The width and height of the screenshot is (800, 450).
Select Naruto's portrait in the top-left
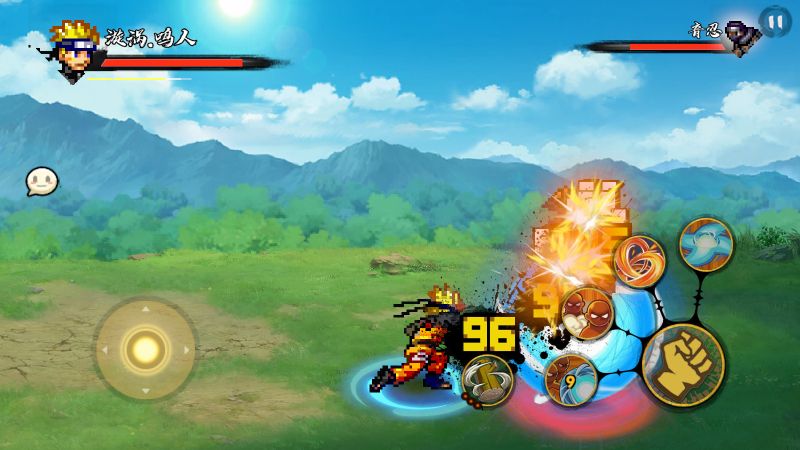click(74, 45)
